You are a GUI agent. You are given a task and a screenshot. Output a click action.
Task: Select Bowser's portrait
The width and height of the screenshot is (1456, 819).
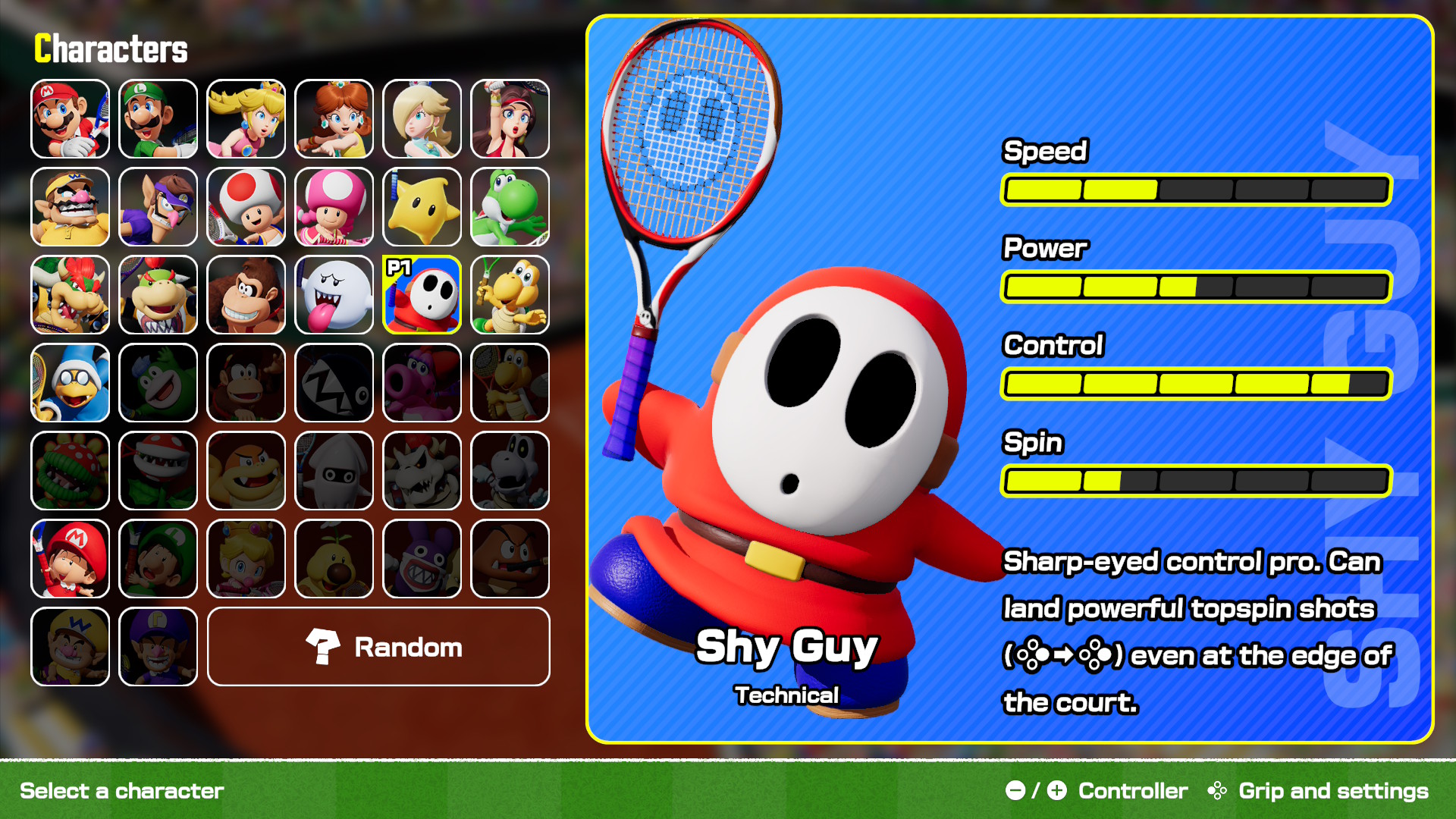pos(70,295)
